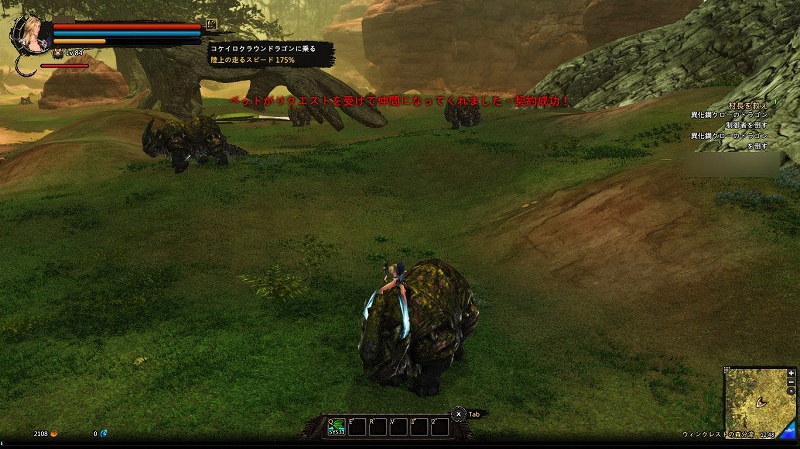Click the round X button beside the hotbar
The image size is (800, 449).
coord(458,413)
